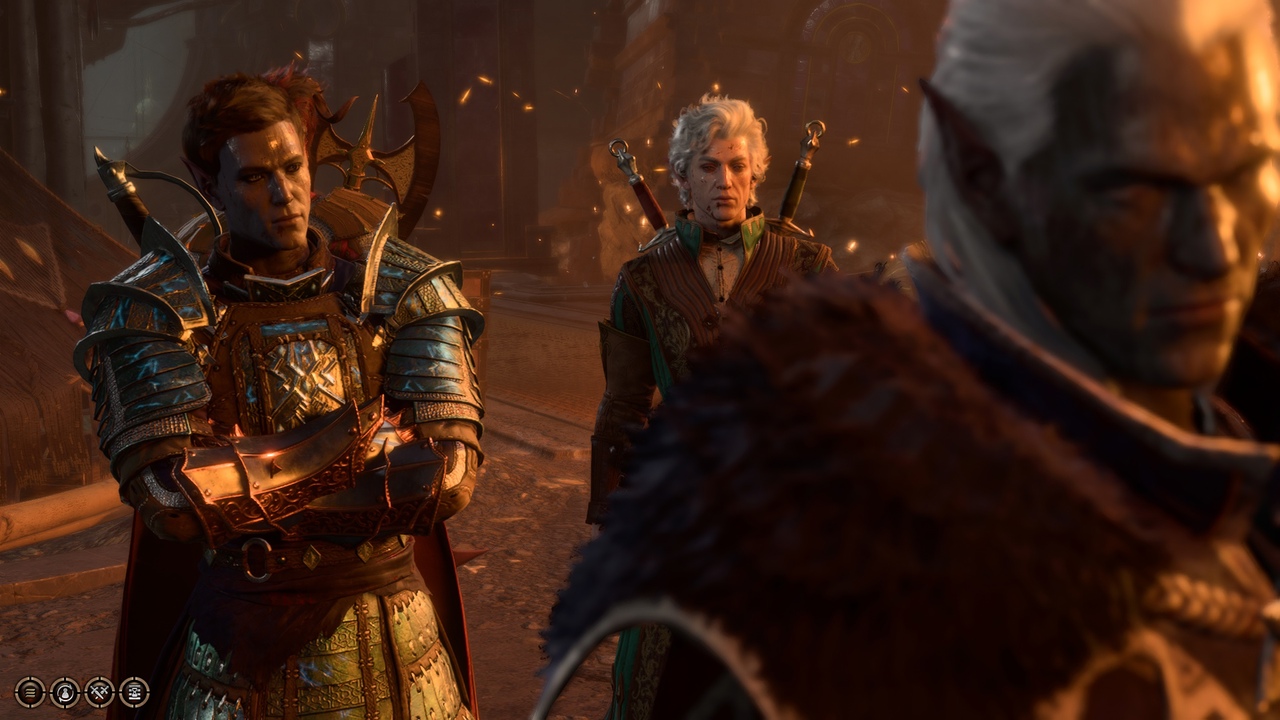Screen dimensions: 1280x720
Task: Open the hourglass dialogue history icon
Action: [135, 692]
